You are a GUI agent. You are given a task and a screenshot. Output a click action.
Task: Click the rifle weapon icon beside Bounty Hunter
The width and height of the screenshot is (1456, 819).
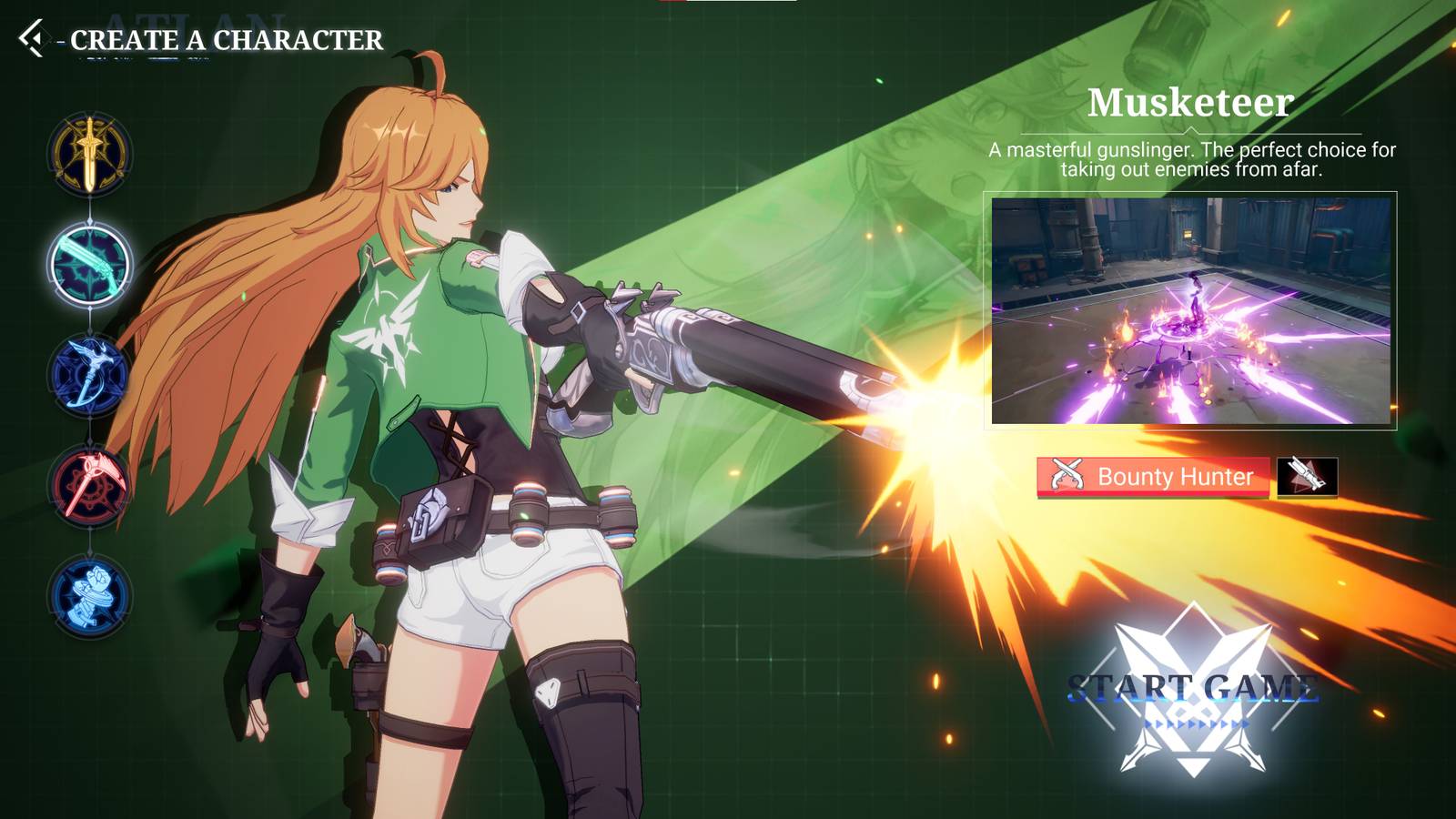point(1308,476)
